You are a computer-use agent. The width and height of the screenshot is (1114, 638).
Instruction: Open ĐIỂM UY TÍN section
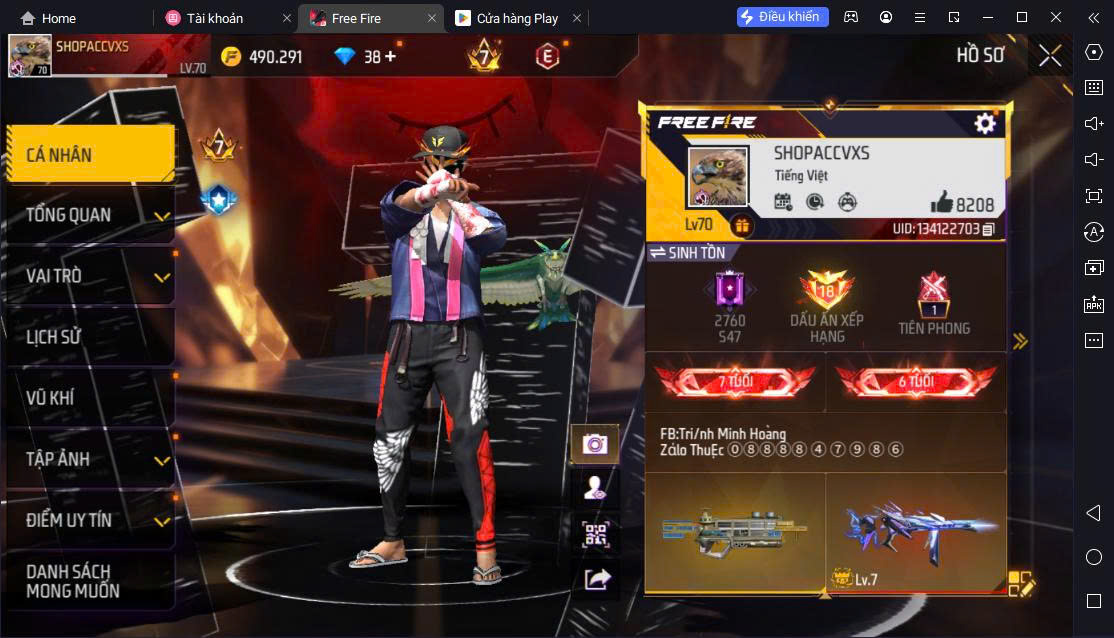point(90,520)
